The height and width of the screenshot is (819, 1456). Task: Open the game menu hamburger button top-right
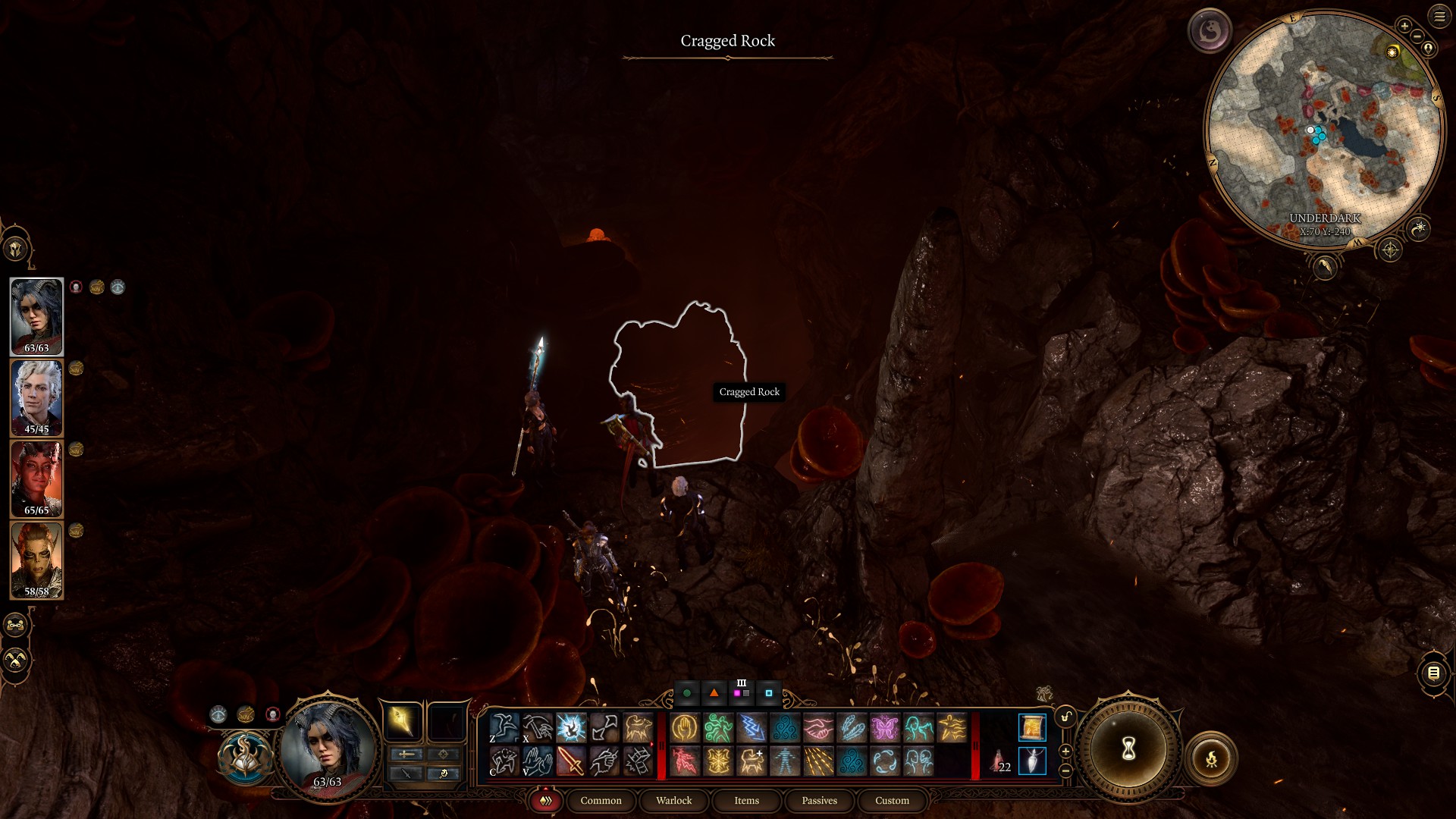(1439, 17)
